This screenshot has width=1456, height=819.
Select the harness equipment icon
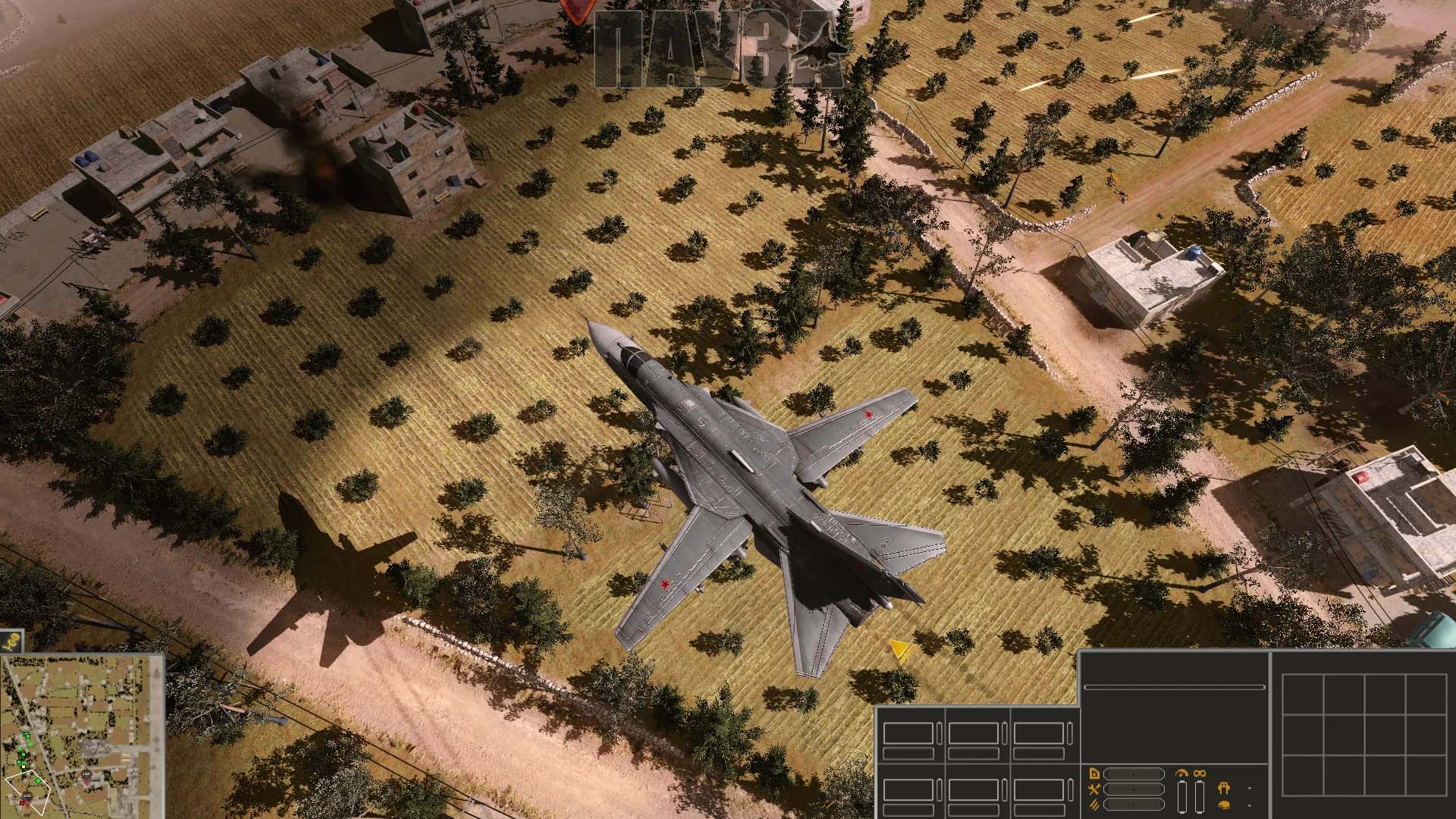pyautogui.click(x=1224, y=789)
